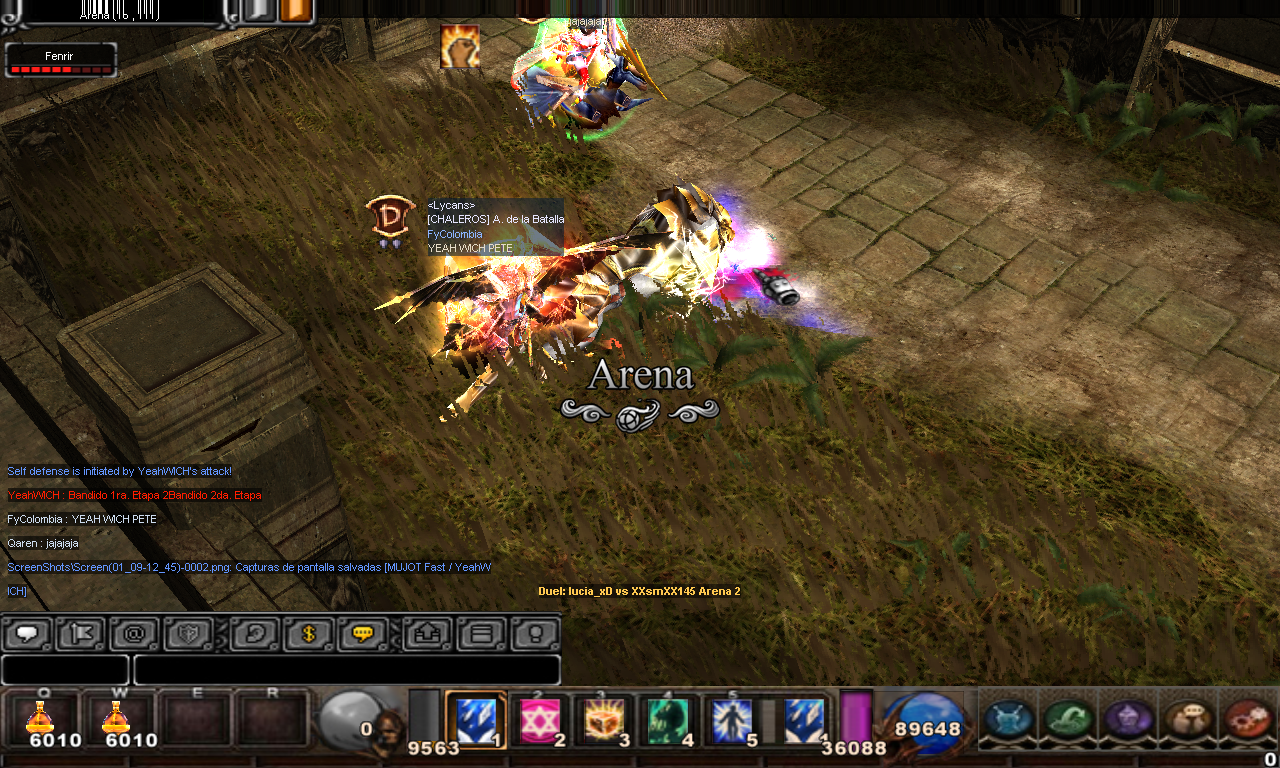1280x768 pixels.
Task: Activate the green beast skill in slot 4
Action: [x=668, y=719]
